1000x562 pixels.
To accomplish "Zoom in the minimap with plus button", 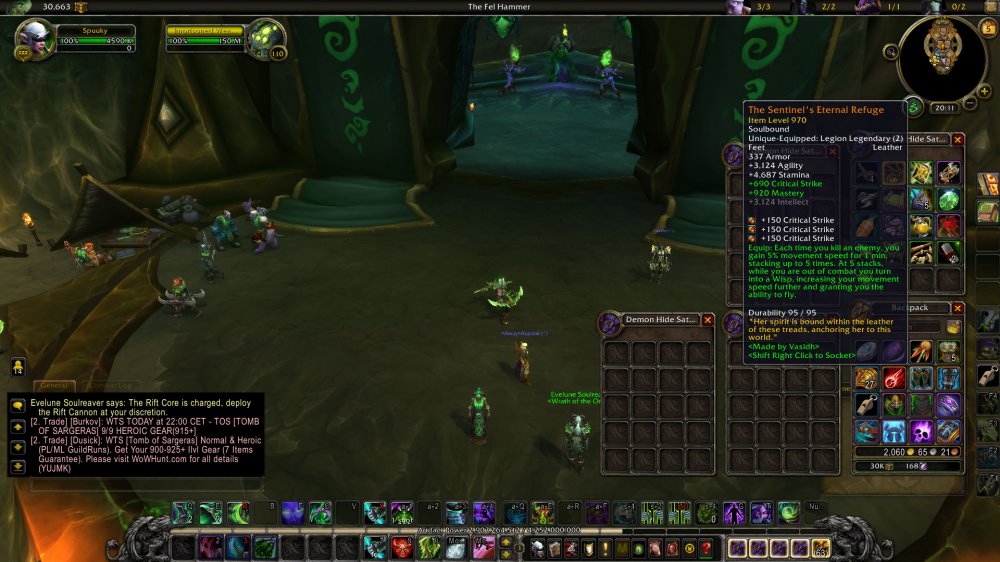I will coord(984,91).
